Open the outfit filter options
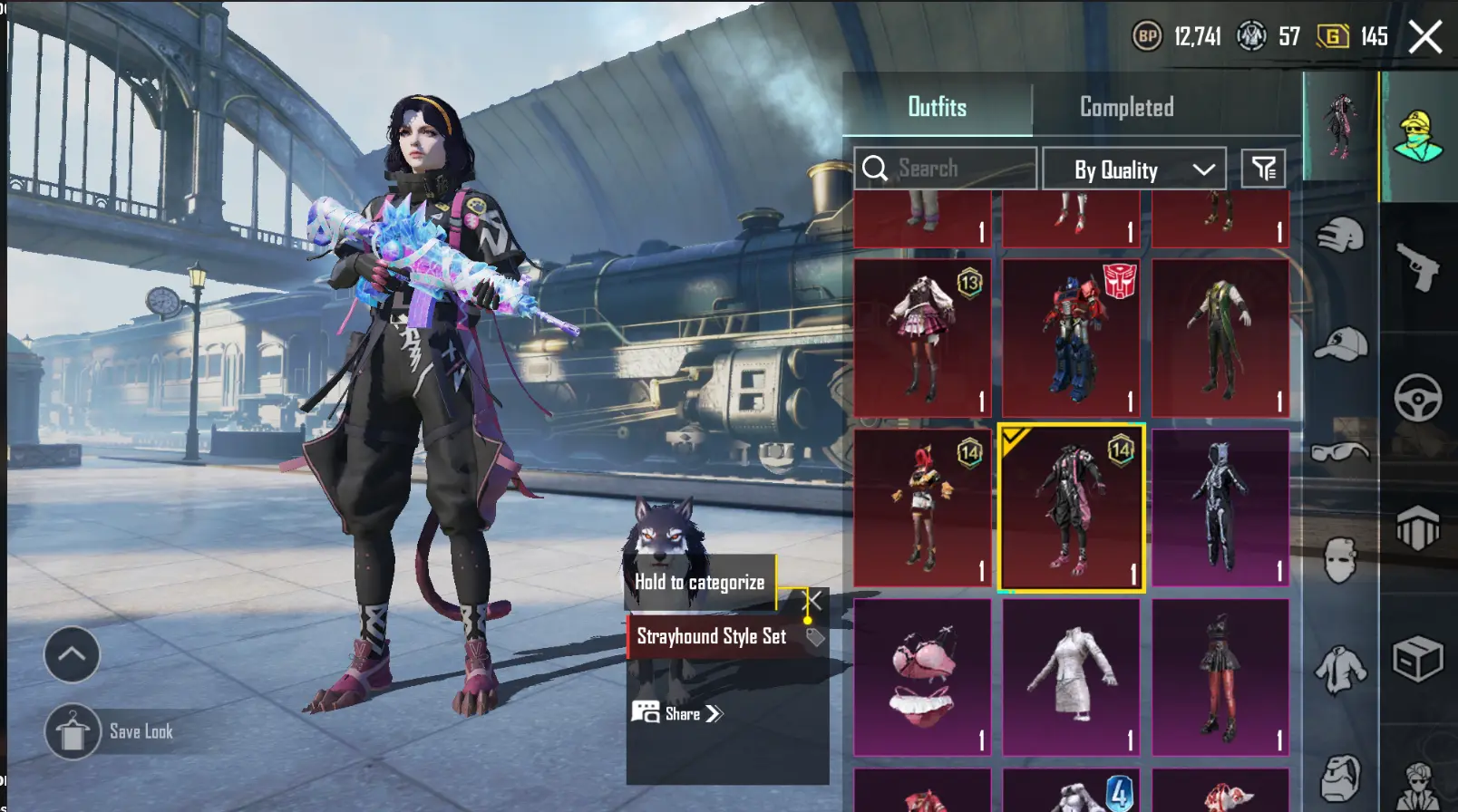1458x812 pixels. point(1263,169)
